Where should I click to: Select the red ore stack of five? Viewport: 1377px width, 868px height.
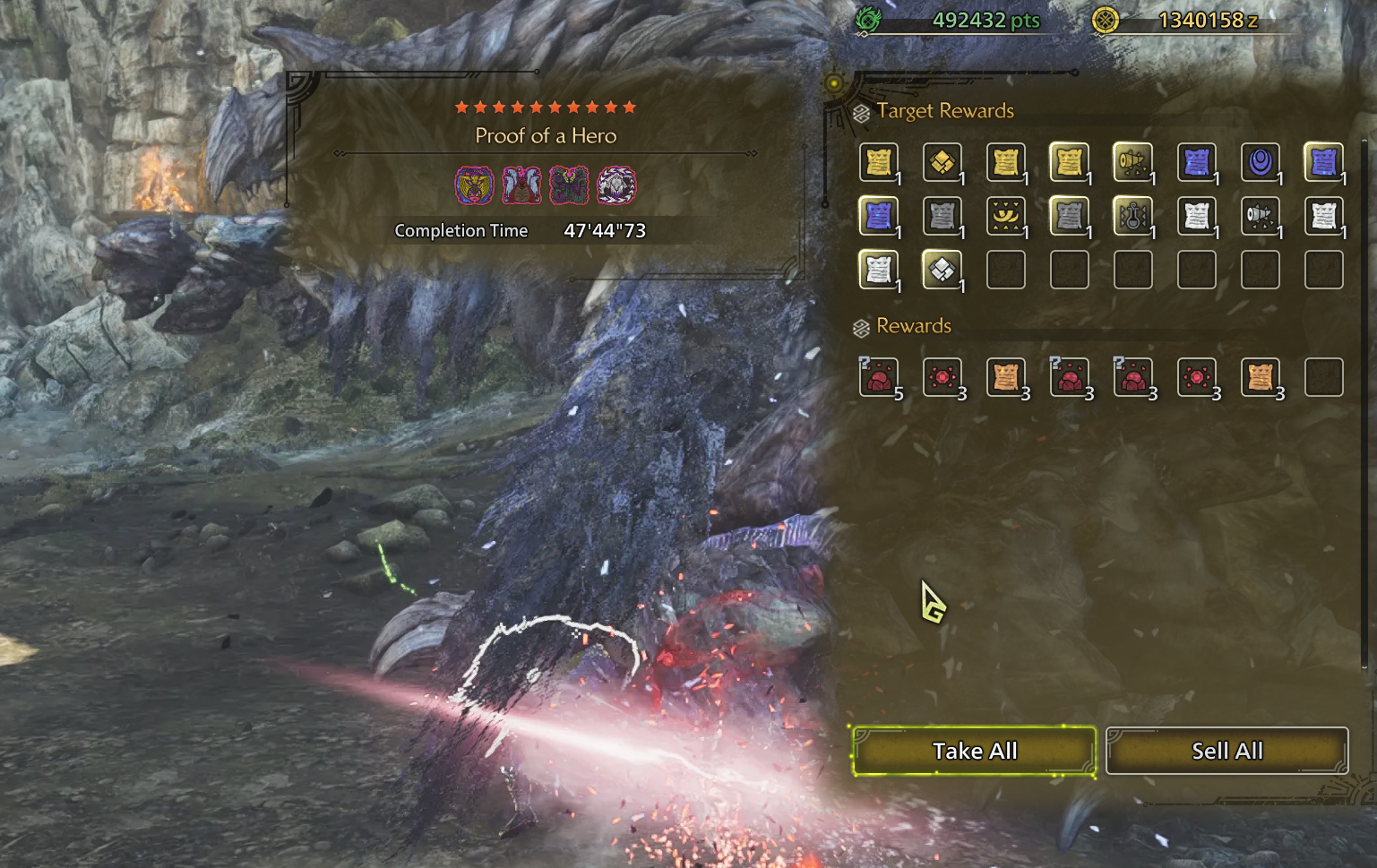click(878, 377)
